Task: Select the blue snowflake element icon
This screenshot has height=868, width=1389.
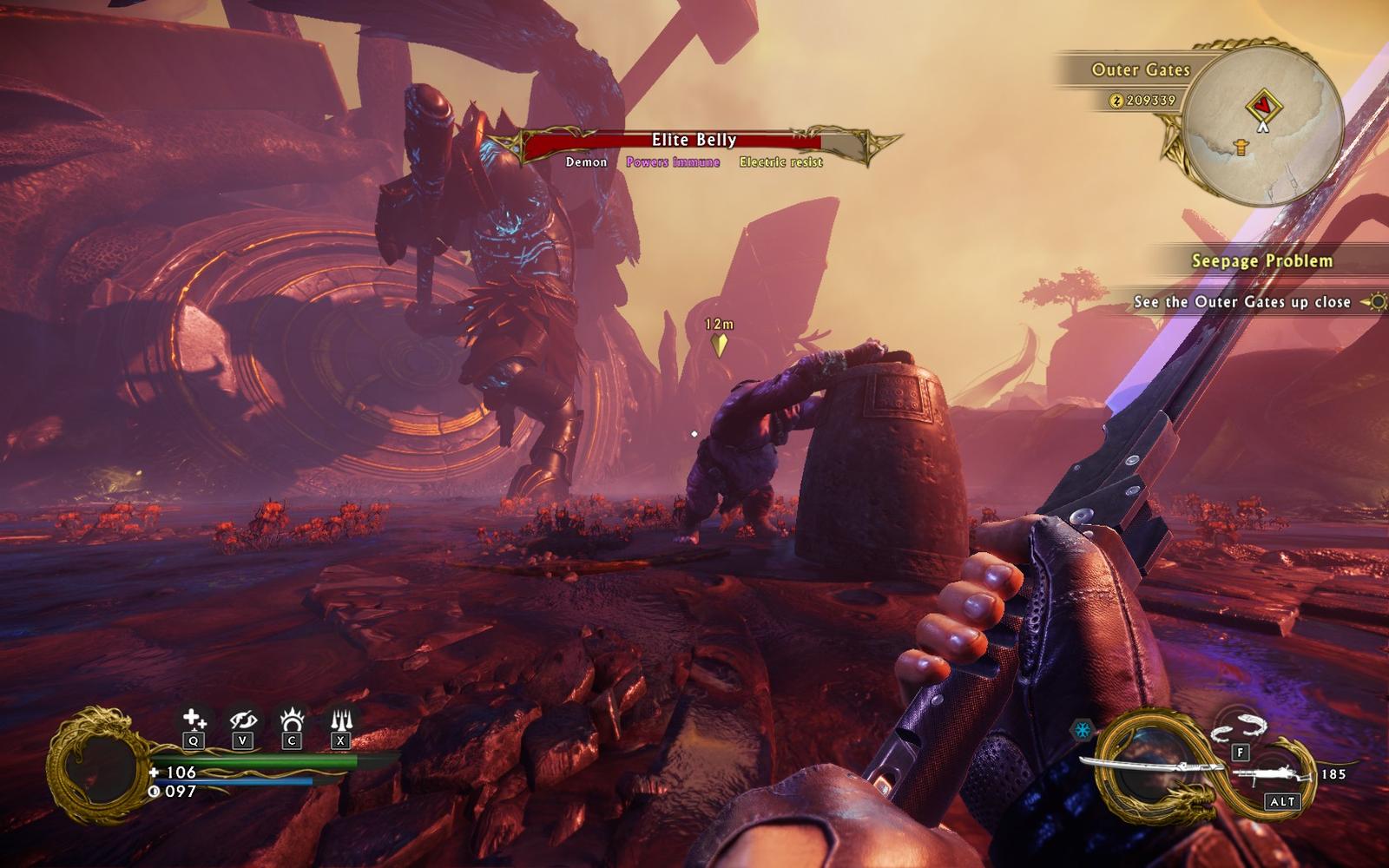Action: point(1083,731)
